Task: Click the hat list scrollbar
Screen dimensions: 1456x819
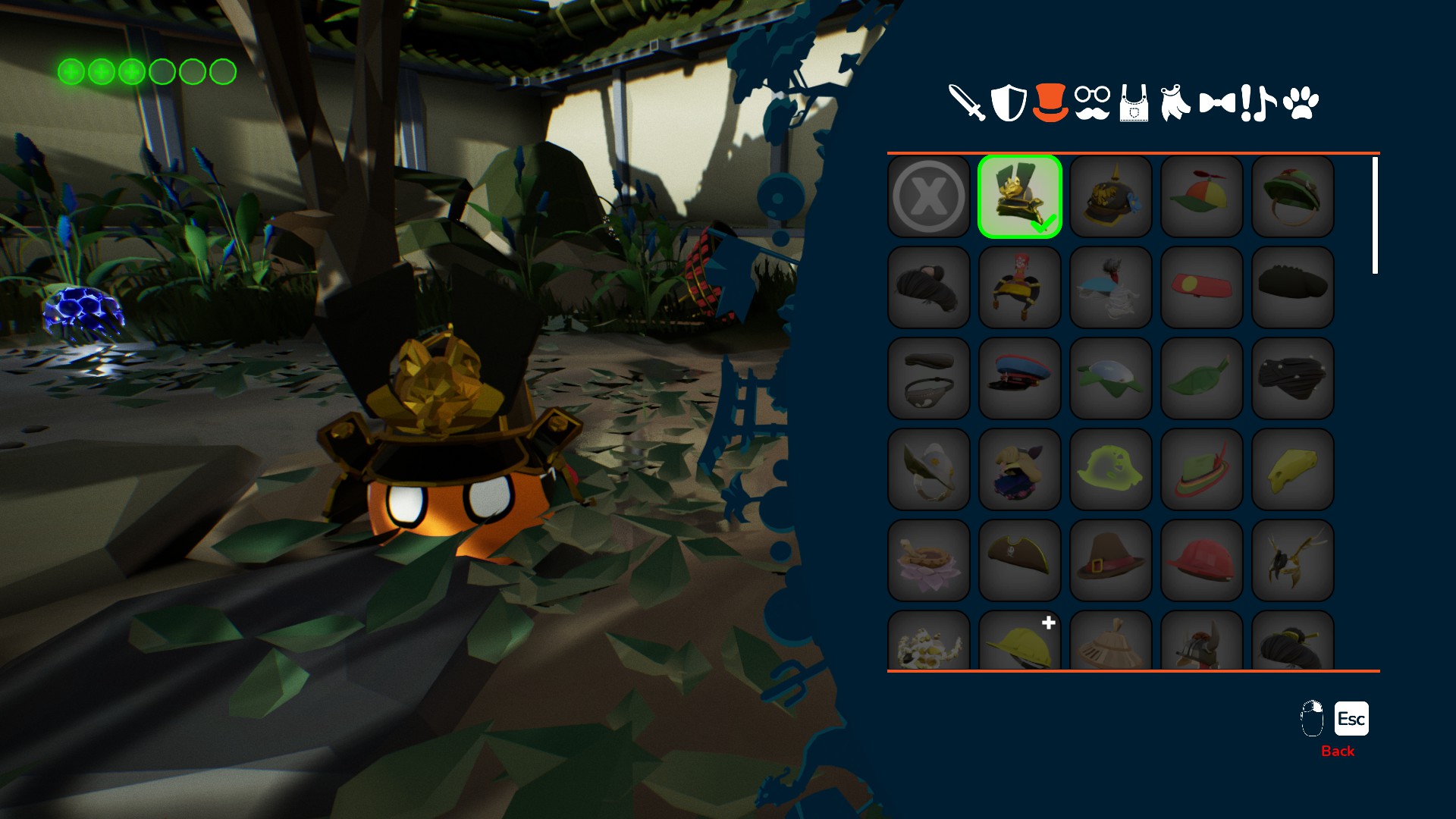Action: (x=1375, y=215)
